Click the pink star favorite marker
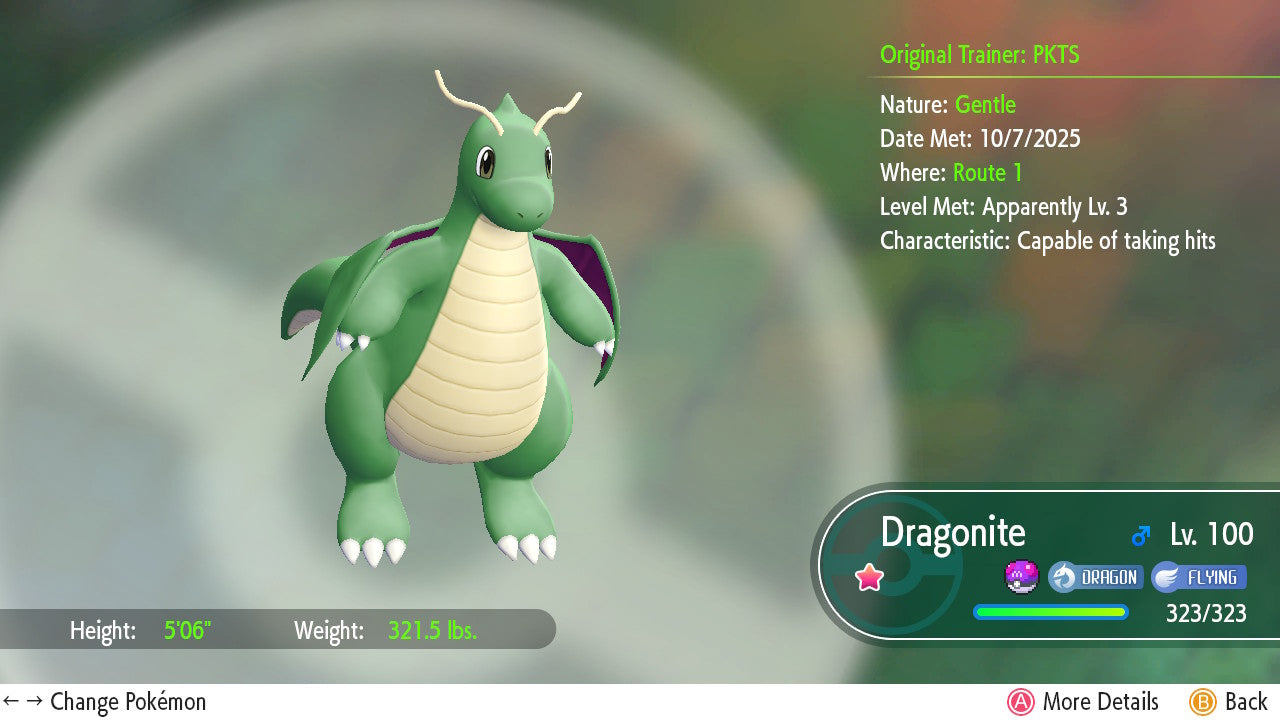Viewport: 1280px width, 720px height. [869, 577]
